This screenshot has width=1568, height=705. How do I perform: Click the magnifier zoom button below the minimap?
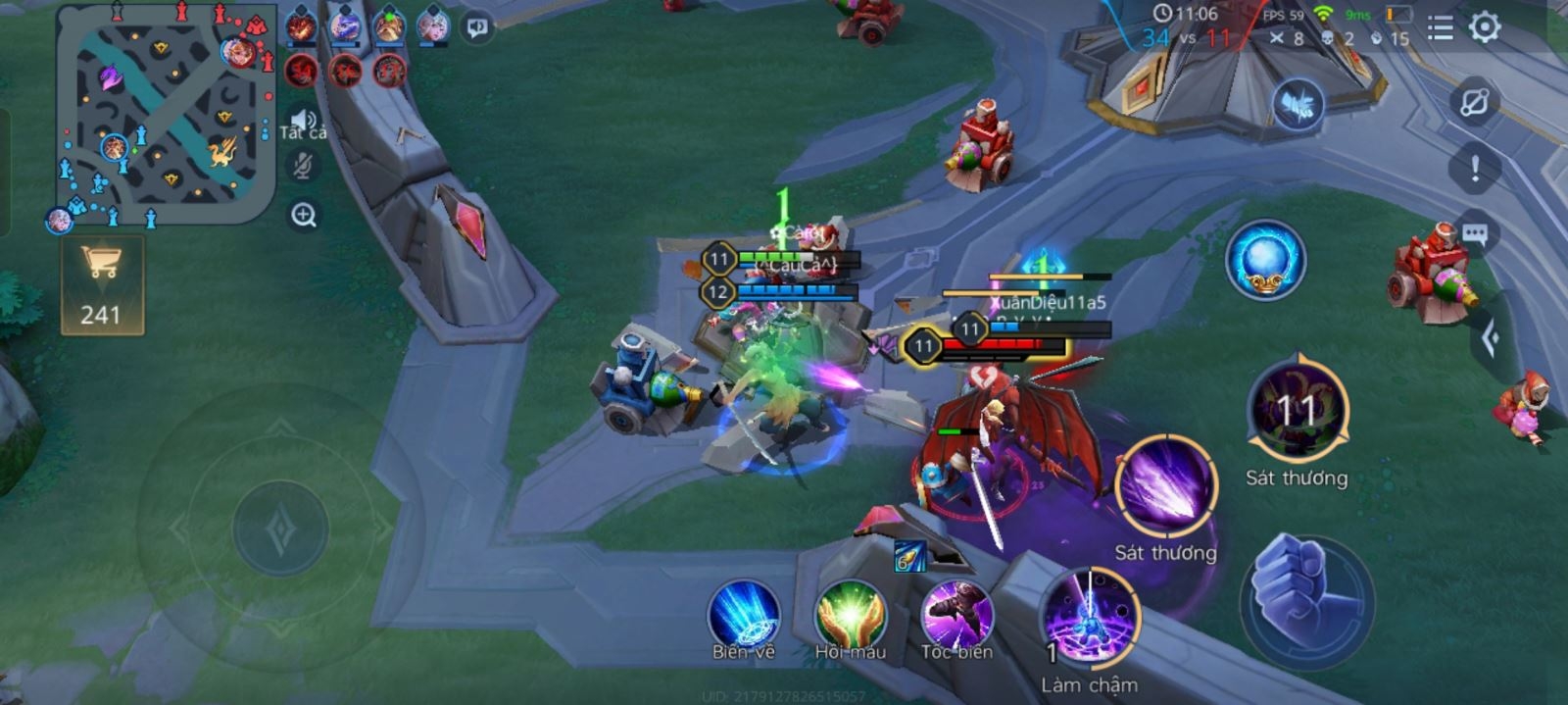pos(304,215)
